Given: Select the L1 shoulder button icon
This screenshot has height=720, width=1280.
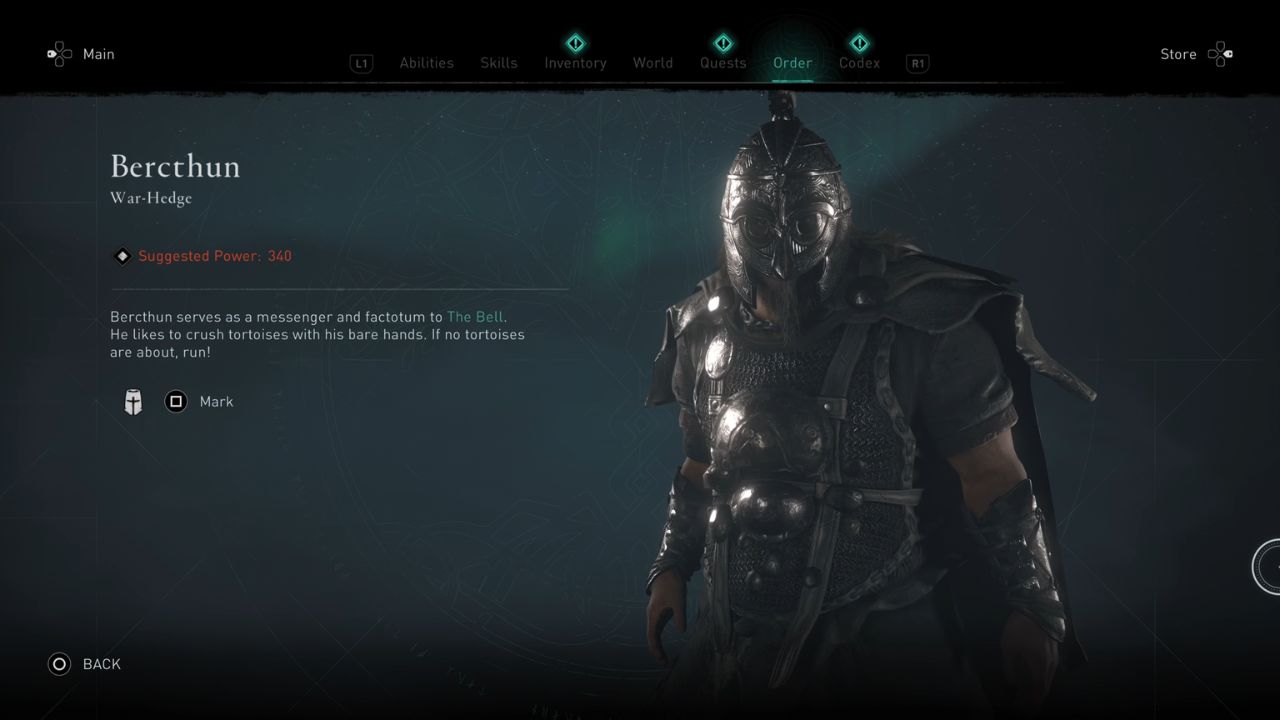Looking at the screenshot, I should (x=361, y=63).
